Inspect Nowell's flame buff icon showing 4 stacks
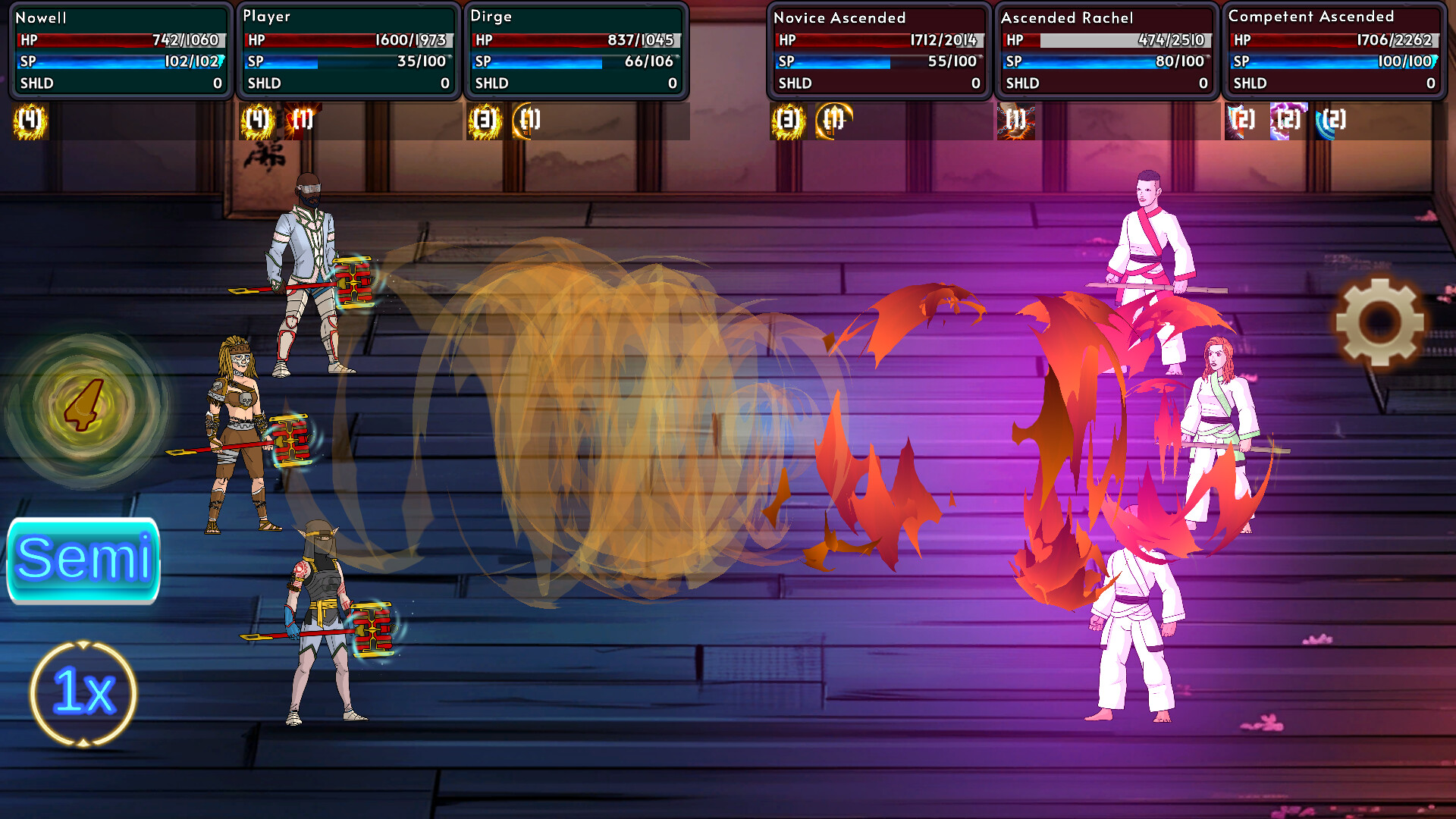Screen dimensions: 1456x819 click(x=28, y=120)
